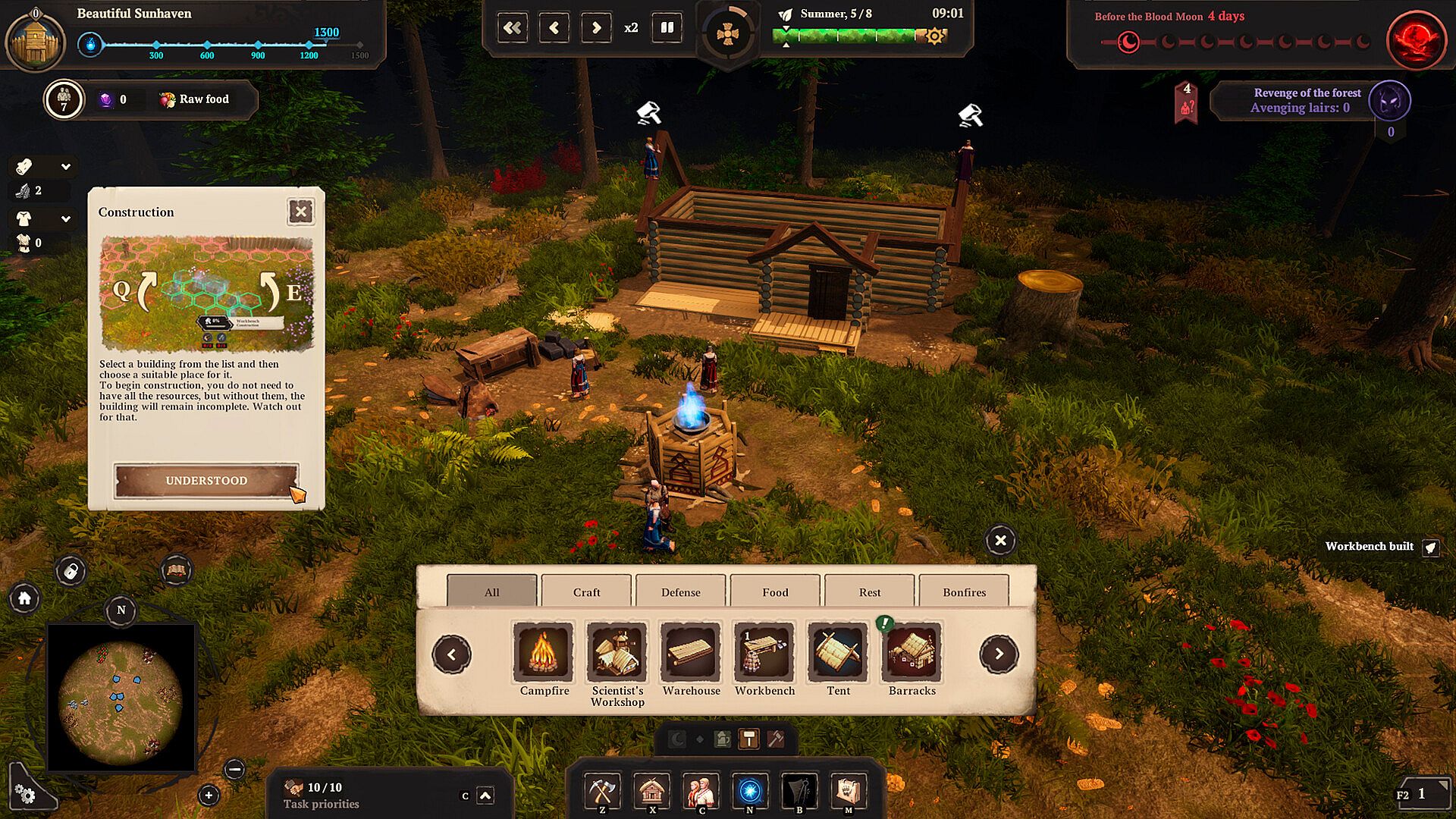
Task: Select the Scientist's Workshop building
Action: pos(617,652)
